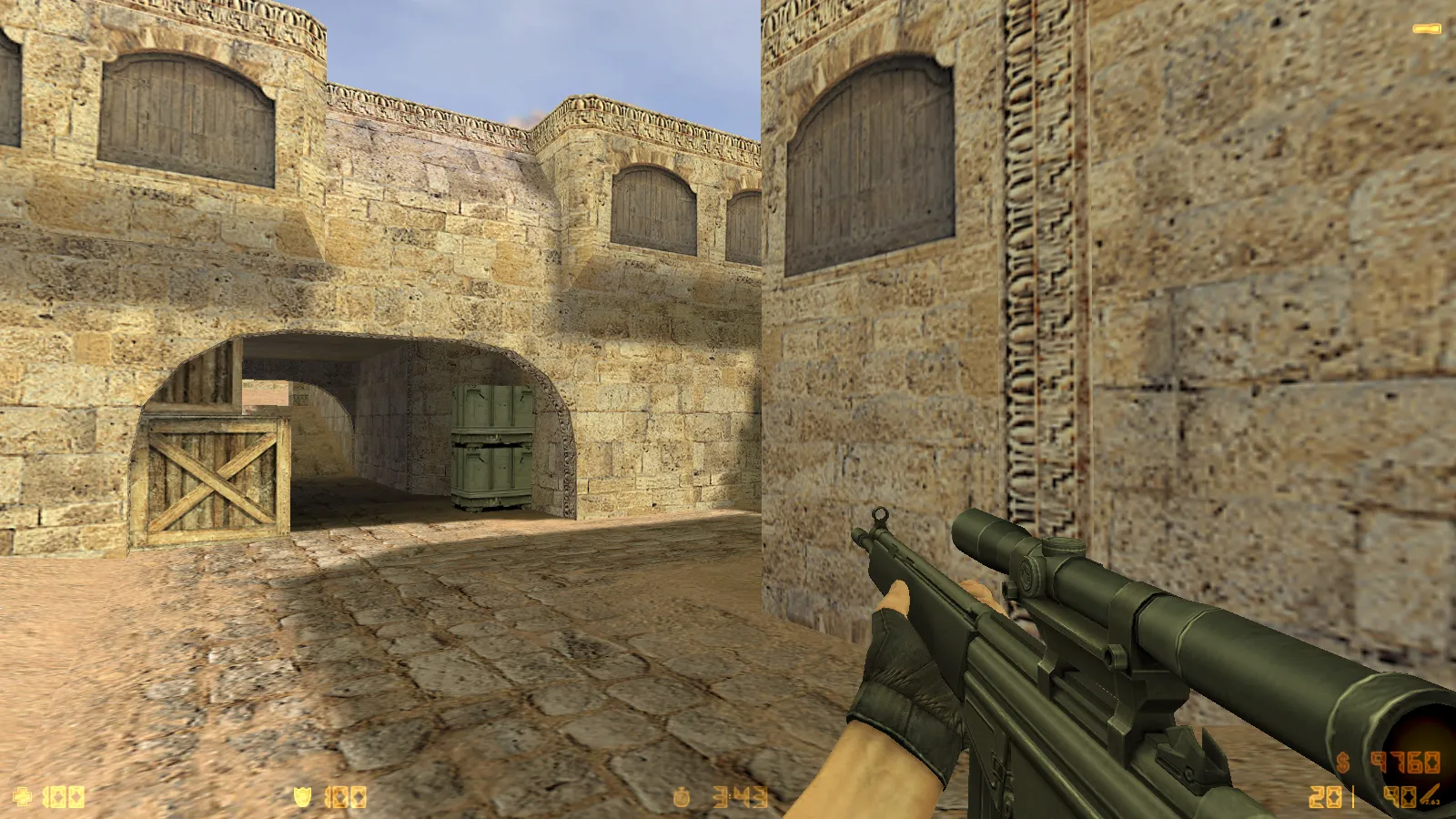The image size is (1456, 819).
Task: Click the top-right ammo indicator icon
Action: [1425, 29]
